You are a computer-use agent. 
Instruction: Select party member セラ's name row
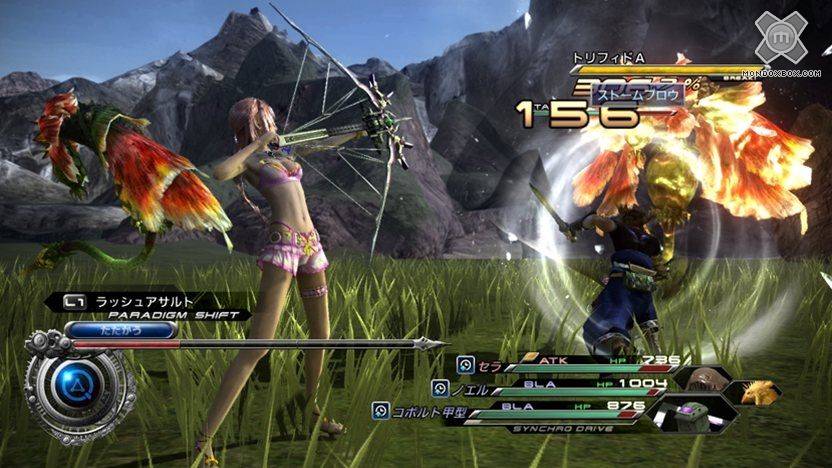pos(490,365)
